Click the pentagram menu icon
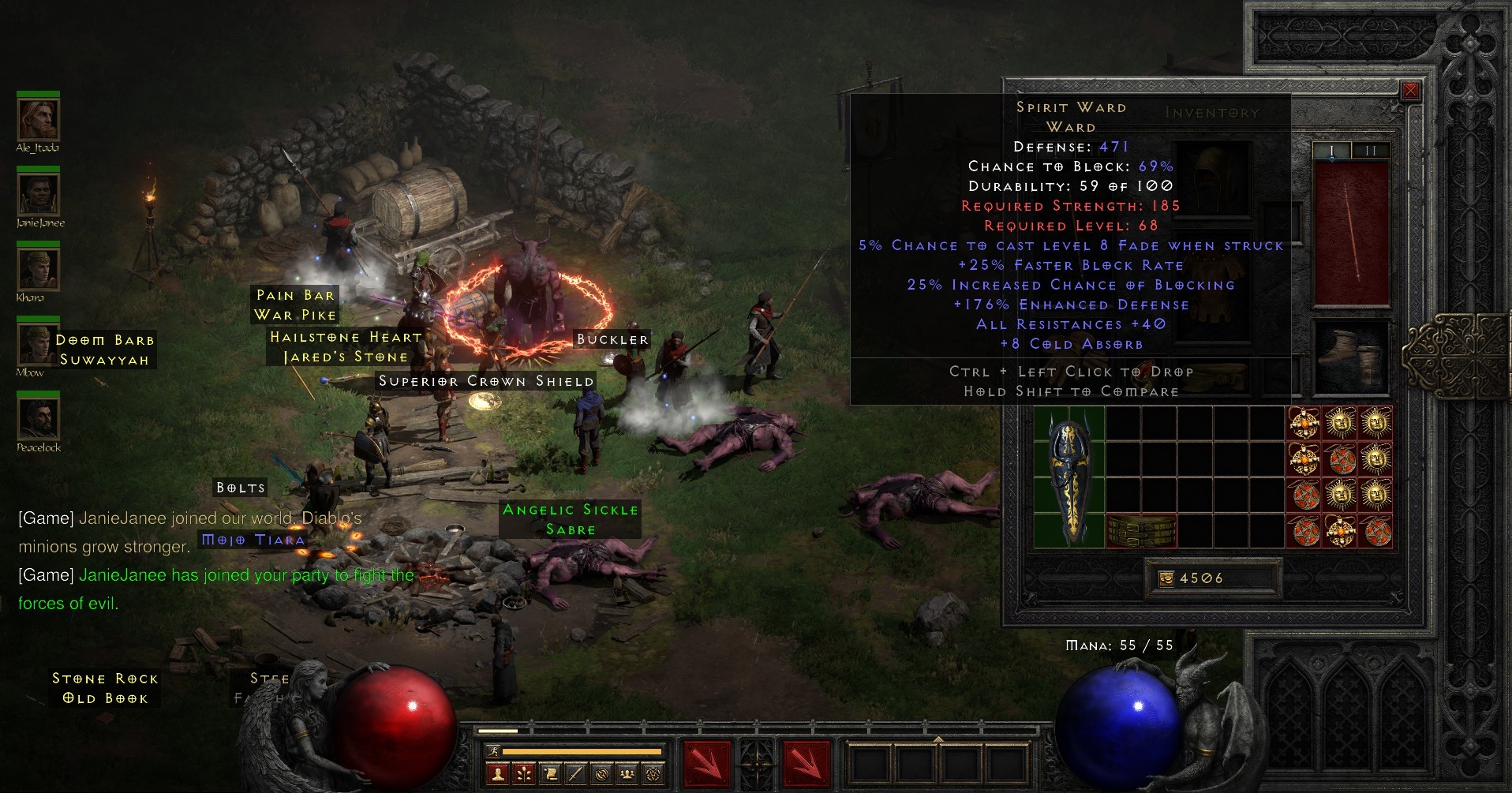 coord(652,776)
